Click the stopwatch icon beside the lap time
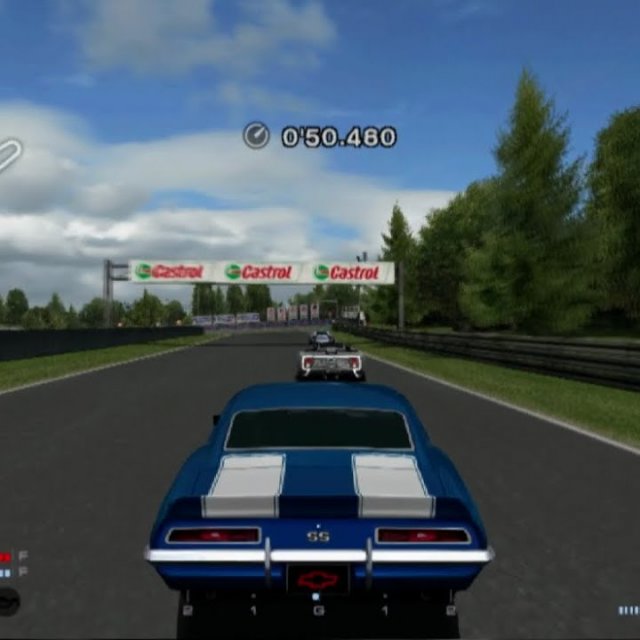The image size is (640, 640). point(257,136)
